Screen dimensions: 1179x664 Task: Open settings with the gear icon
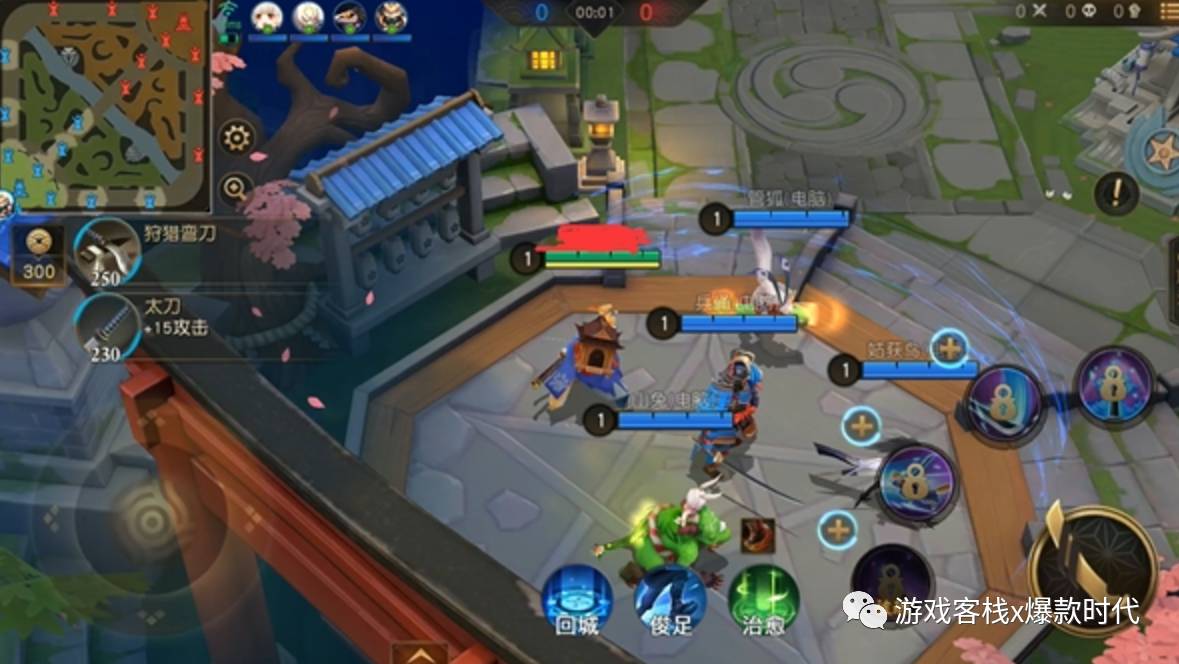coord(237,137)
